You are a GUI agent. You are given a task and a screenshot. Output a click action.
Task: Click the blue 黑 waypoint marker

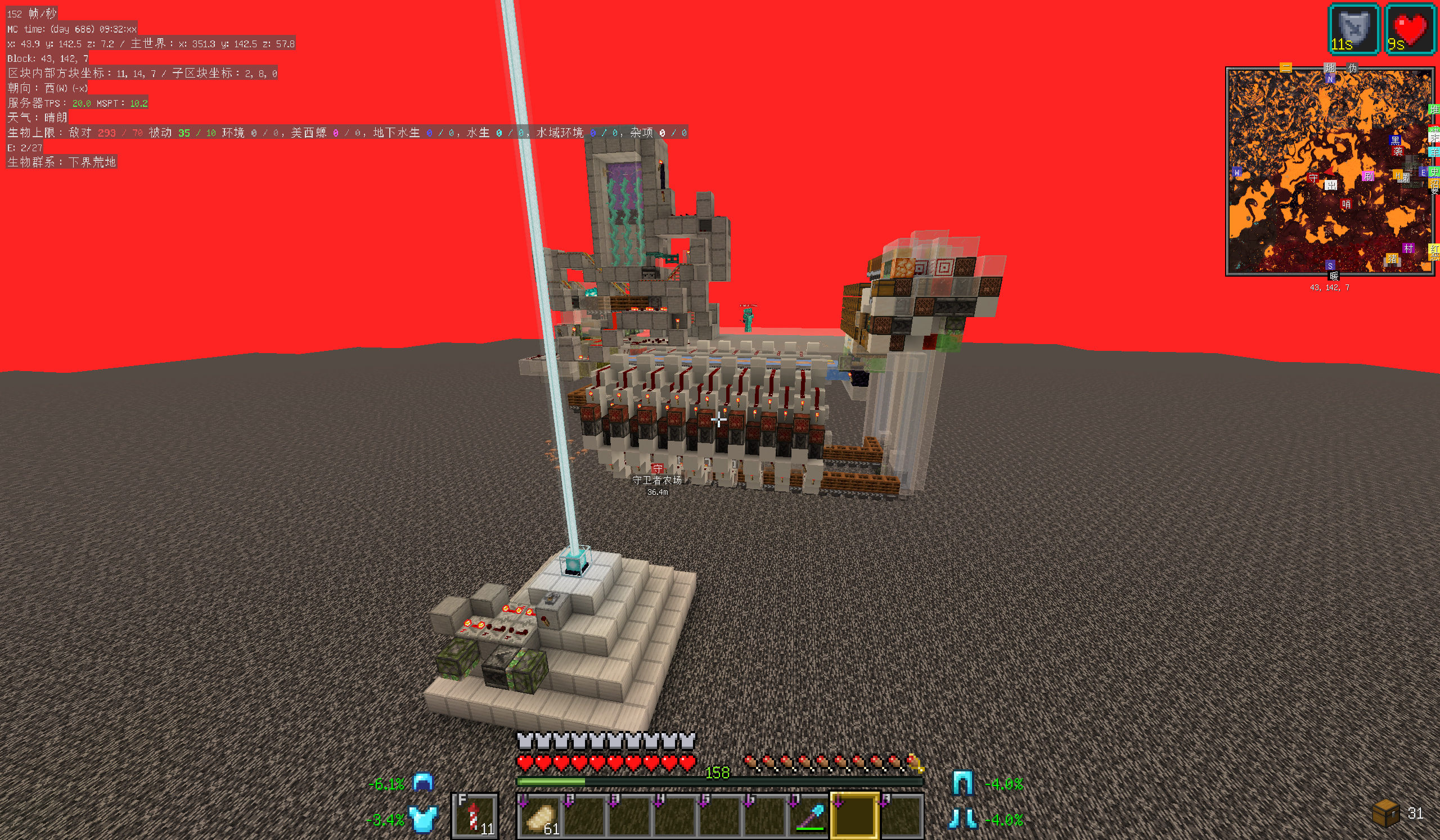[x=1395, y=141]
